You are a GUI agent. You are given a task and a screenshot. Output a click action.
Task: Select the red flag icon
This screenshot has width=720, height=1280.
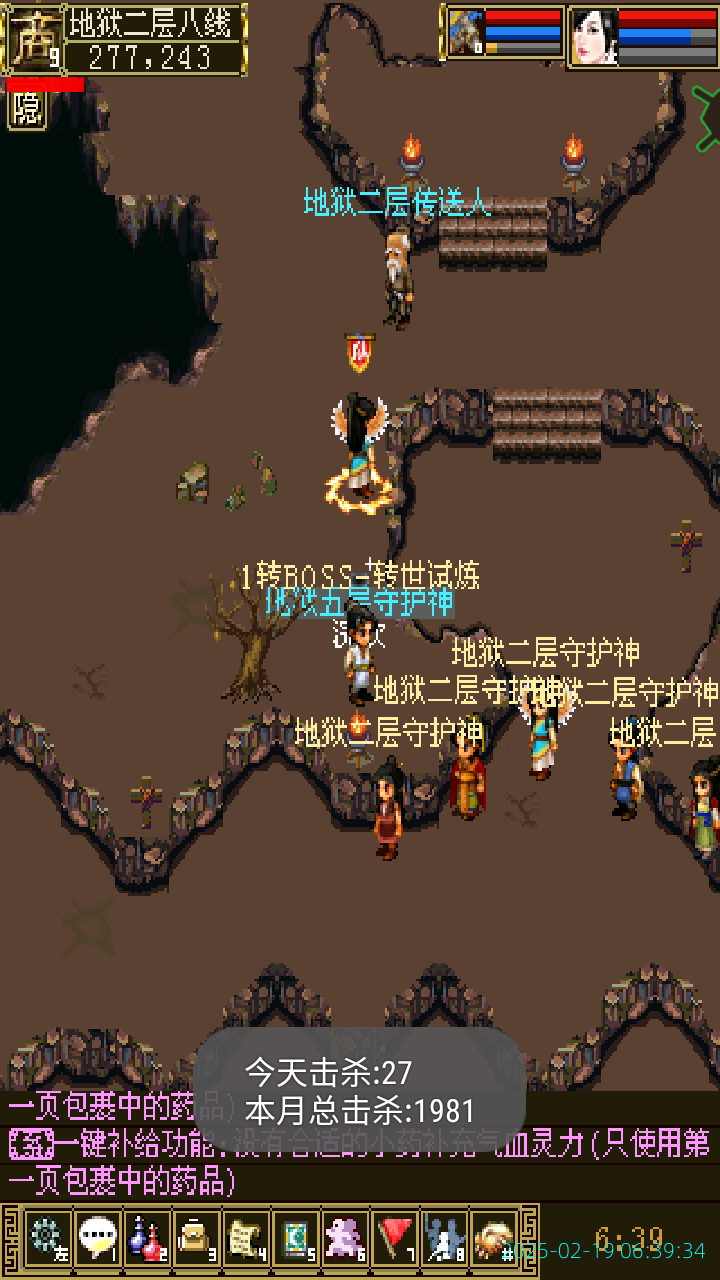(396, 1238)
